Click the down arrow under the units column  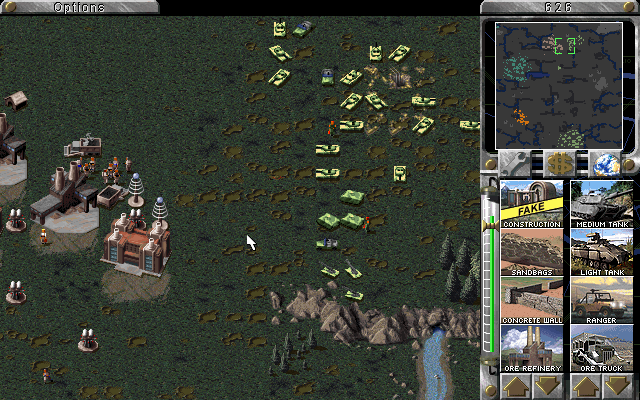click(616, 386)
